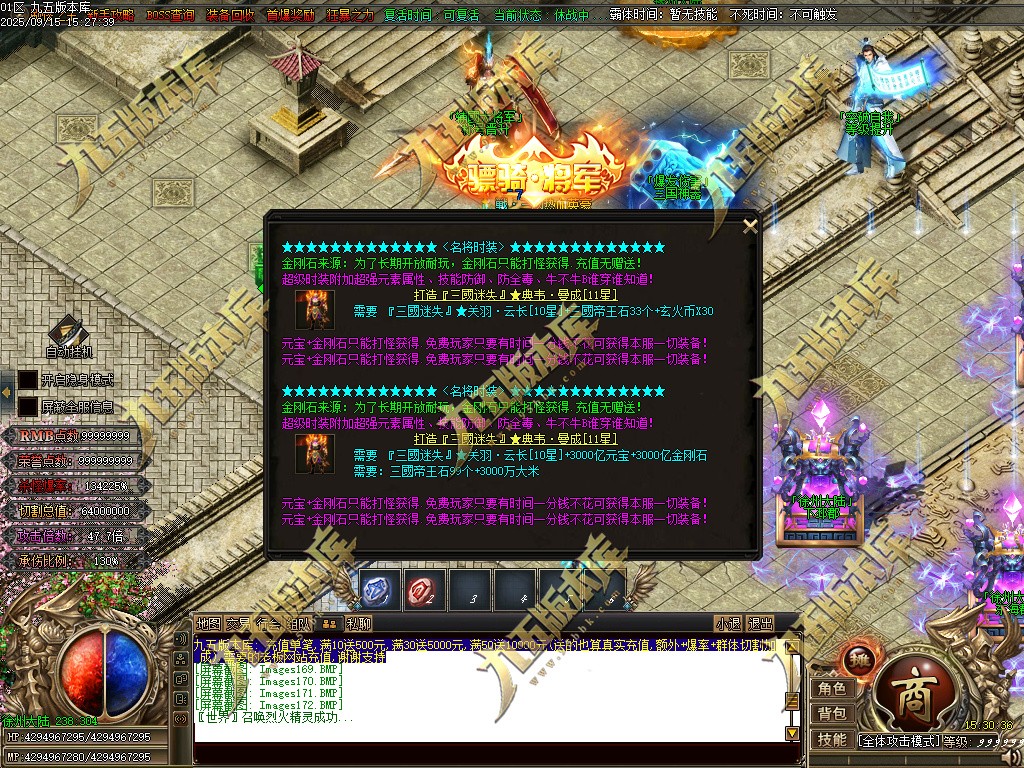Viewport: 1024px width, 768px height.
Task: Open the 技能 skills panel
Action: coord(832,740)
